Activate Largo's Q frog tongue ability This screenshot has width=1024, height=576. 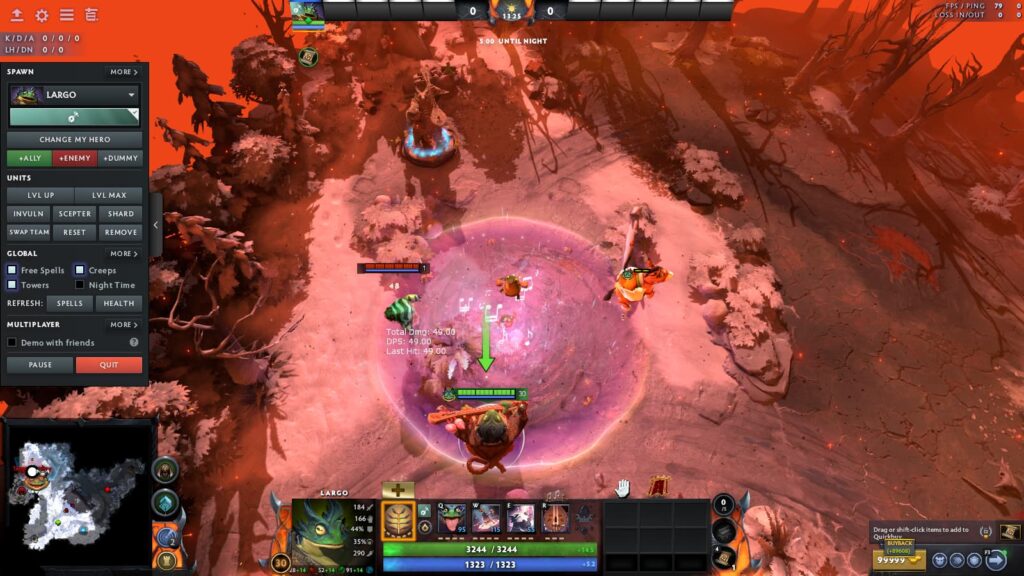(x=451, y=517)
